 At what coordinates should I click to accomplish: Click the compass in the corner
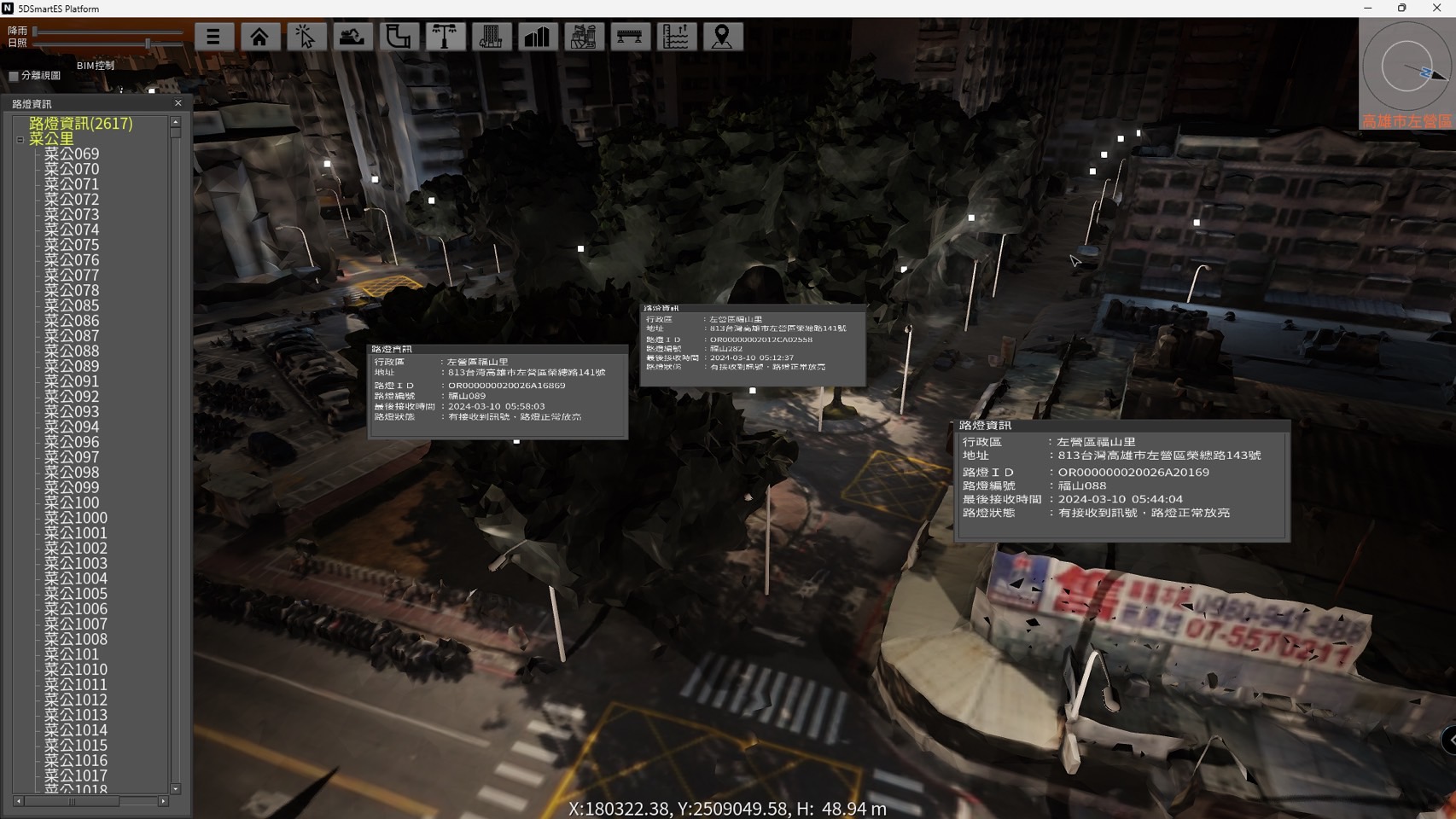click(1406, 67)
